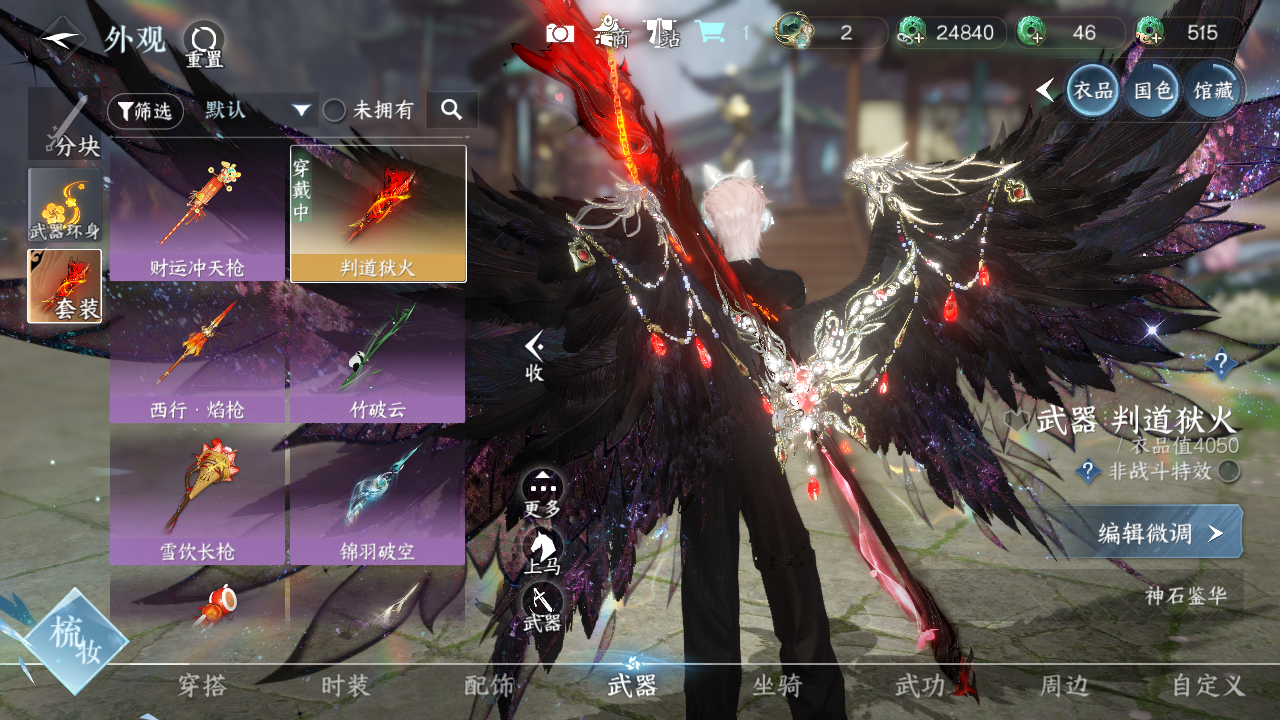1280x720 pixels.
Task: Take a photo with the camera icon
Action: tap(560, 33)
